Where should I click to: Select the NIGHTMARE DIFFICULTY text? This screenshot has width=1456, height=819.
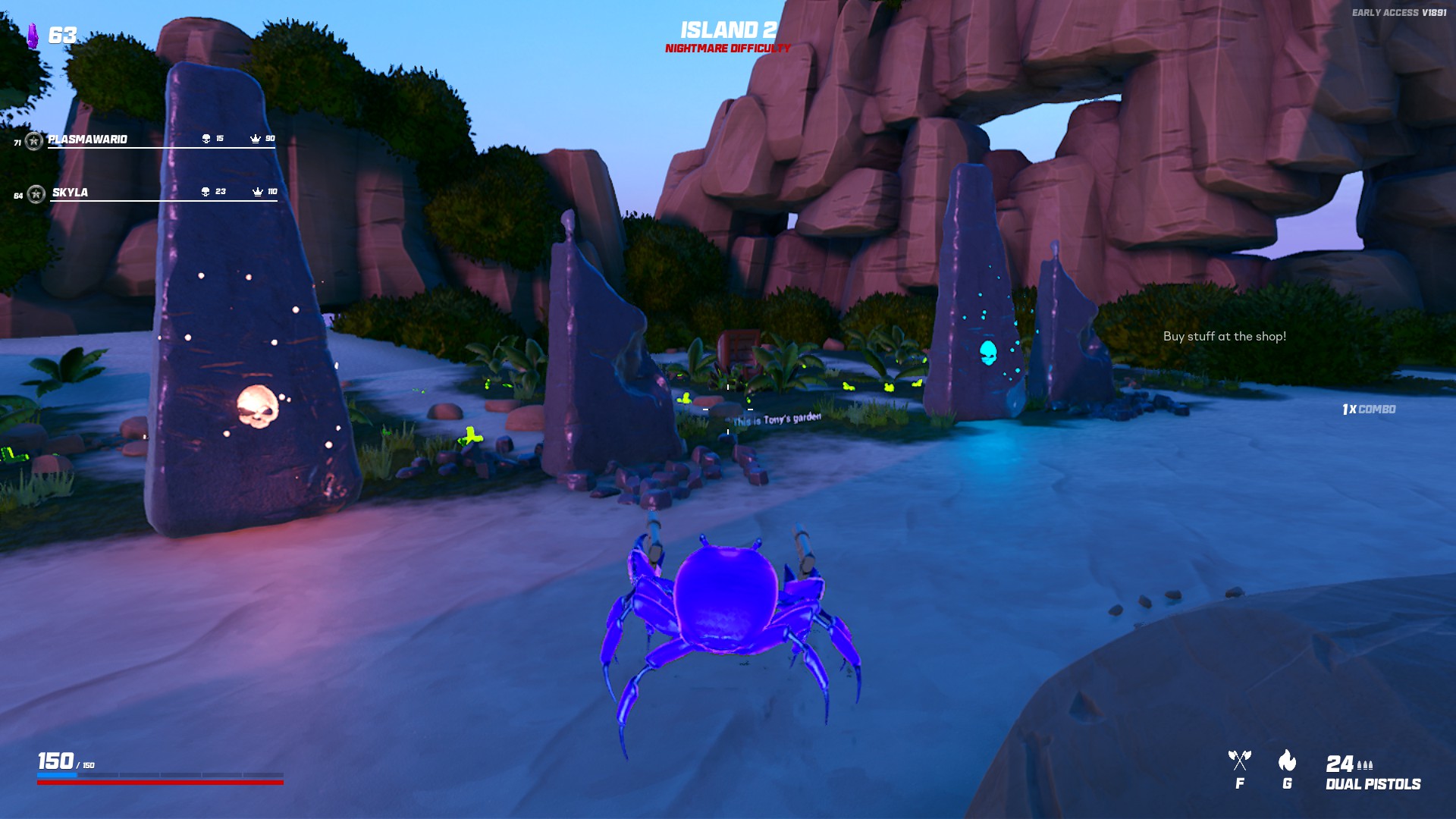[x=726, y=48]
